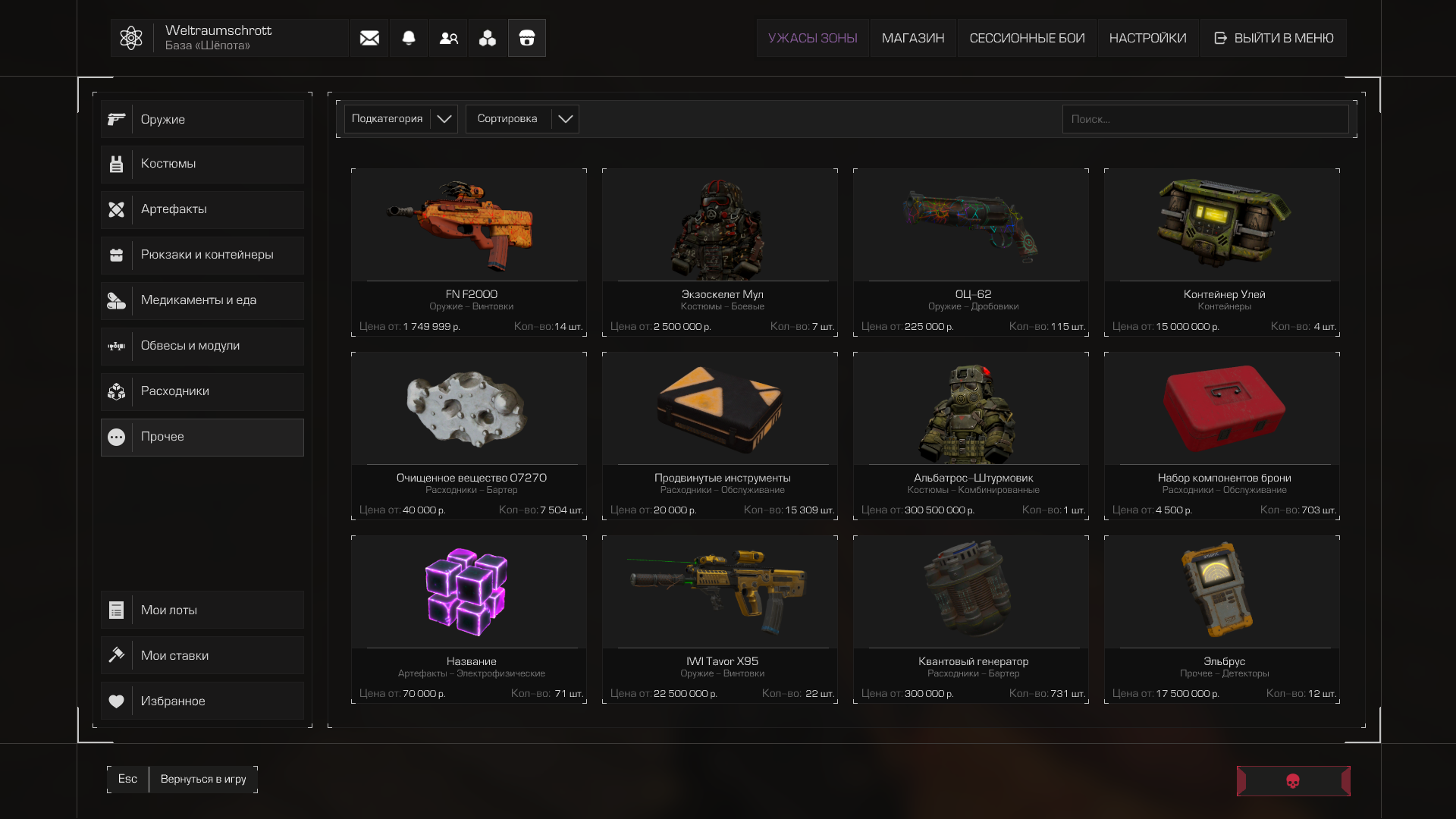Show the Расходники category
This screenshot has height=819, width=1456.
pyautogui.click(x=202, y=391)
